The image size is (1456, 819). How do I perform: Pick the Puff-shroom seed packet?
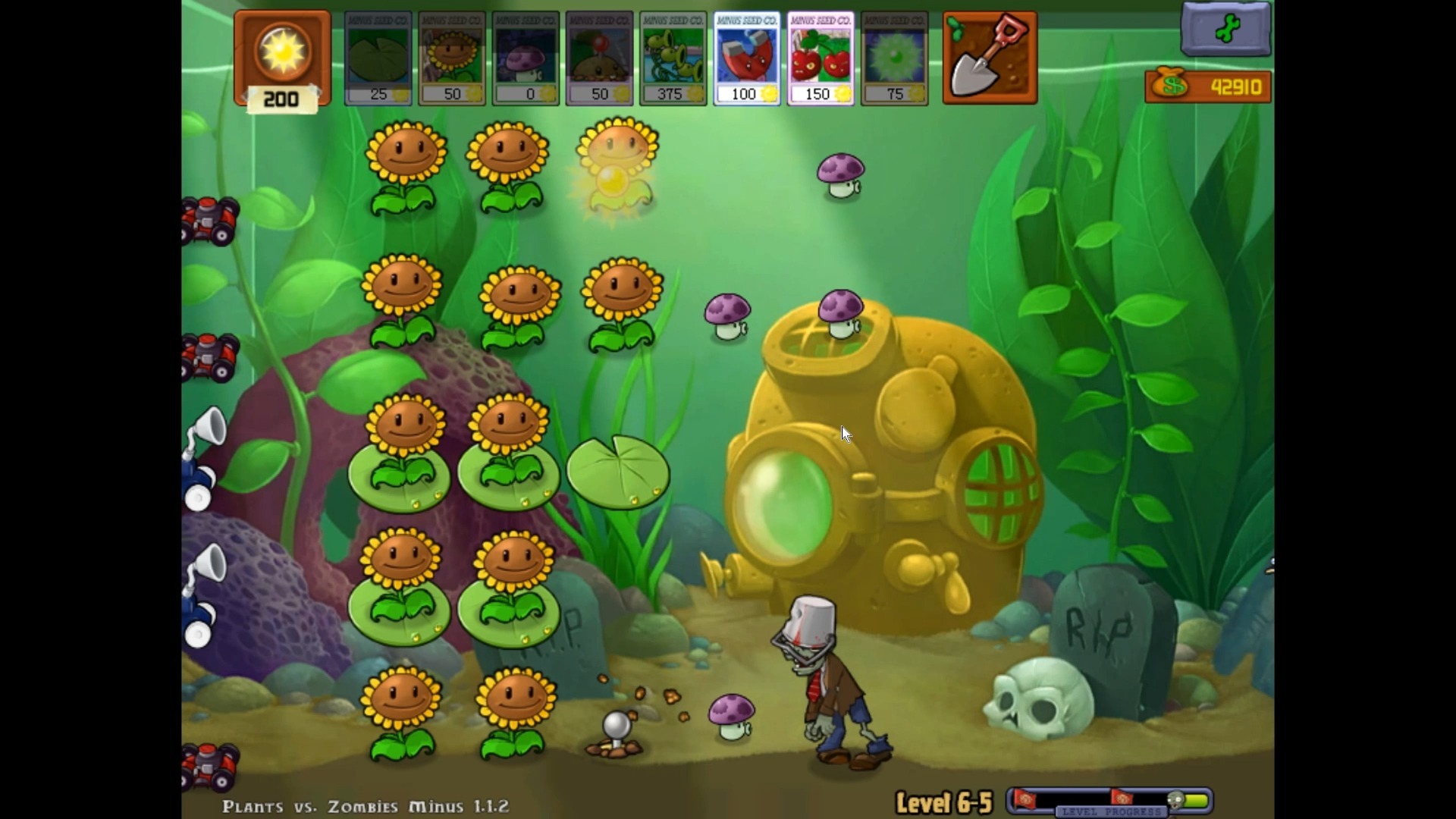[x=526, y=58]
